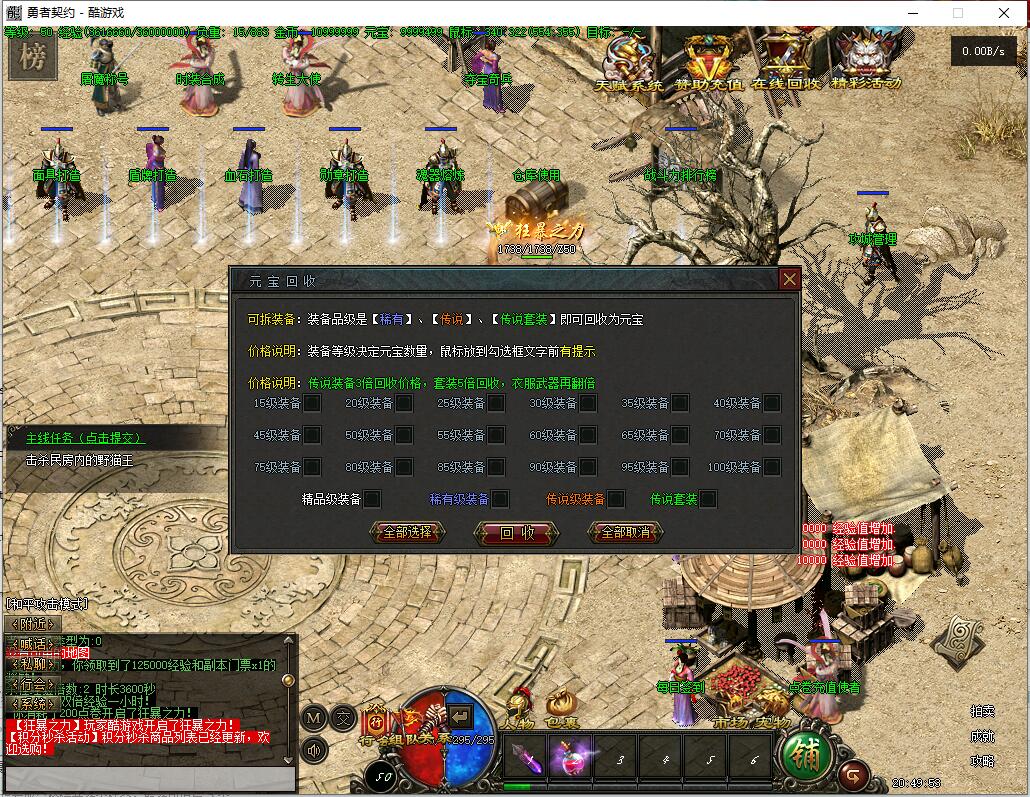Tick the 15级装备 checkbox
This screenshot has height=797, width=1030.
coord(312,403)
